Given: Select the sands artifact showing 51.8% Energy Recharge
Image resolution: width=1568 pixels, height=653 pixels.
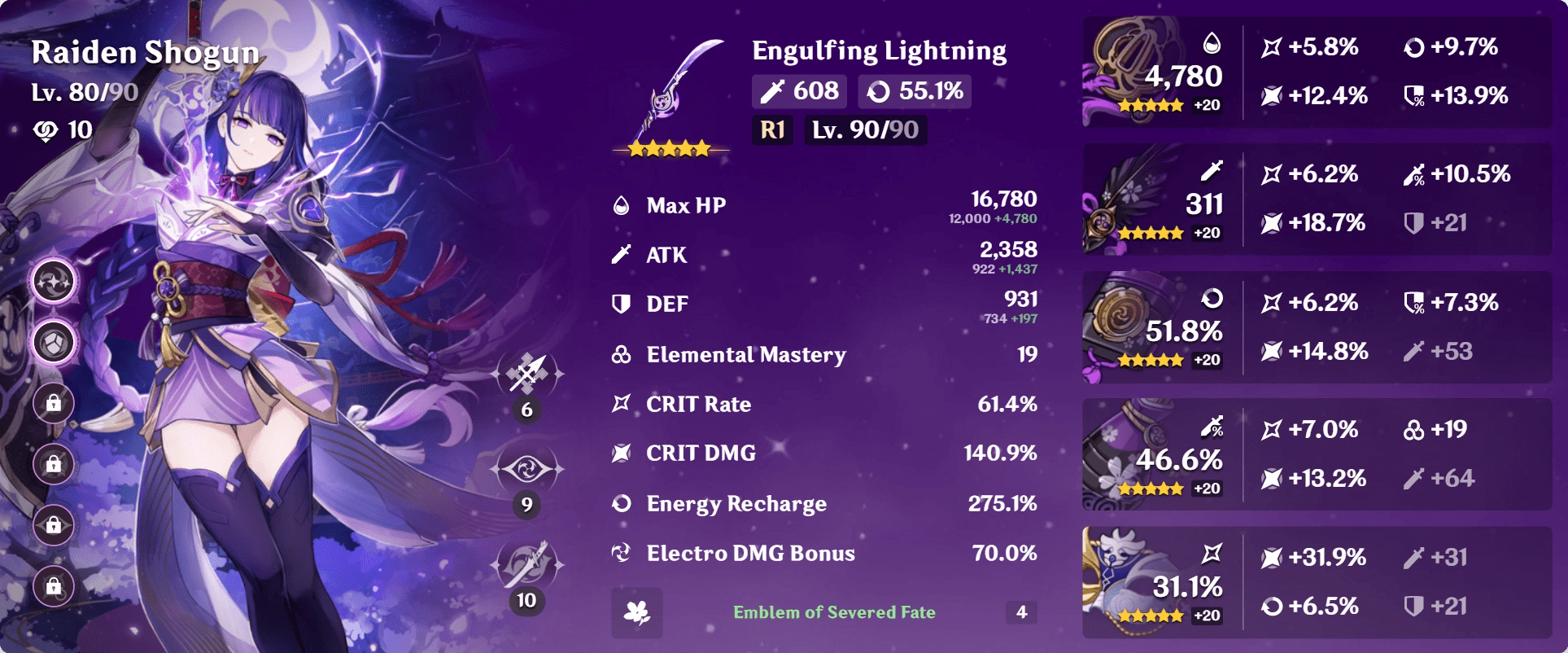Looking at the screenshot, I should (x=1142, y=326).
